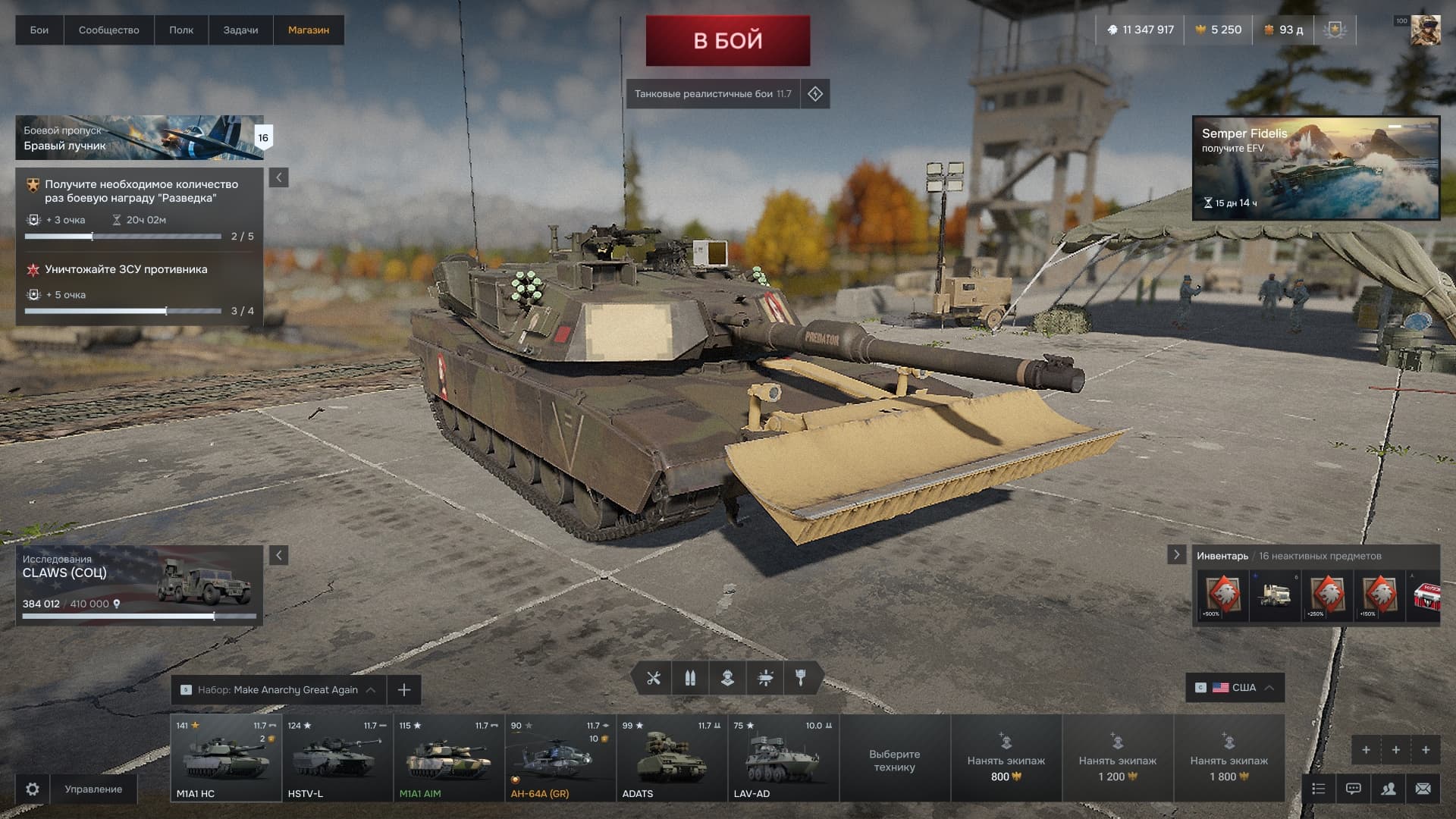Choose the M1A1 AIM vehicle slot
Screen dimensions: 1456x819
[x=449, y=758]
